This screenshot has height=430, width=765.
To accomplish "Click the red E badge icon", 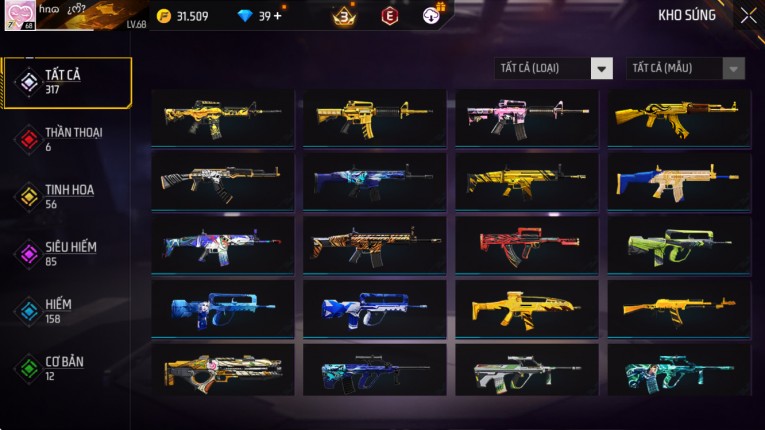I will 390,16.
